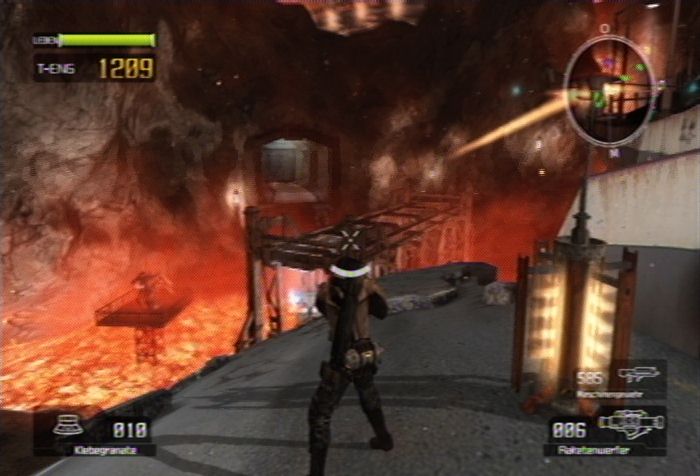The width and height of the screenshot is (700, 476).
Task: Choose the Raketenwerfer weapon slot
Action: (x=606, y=430)
